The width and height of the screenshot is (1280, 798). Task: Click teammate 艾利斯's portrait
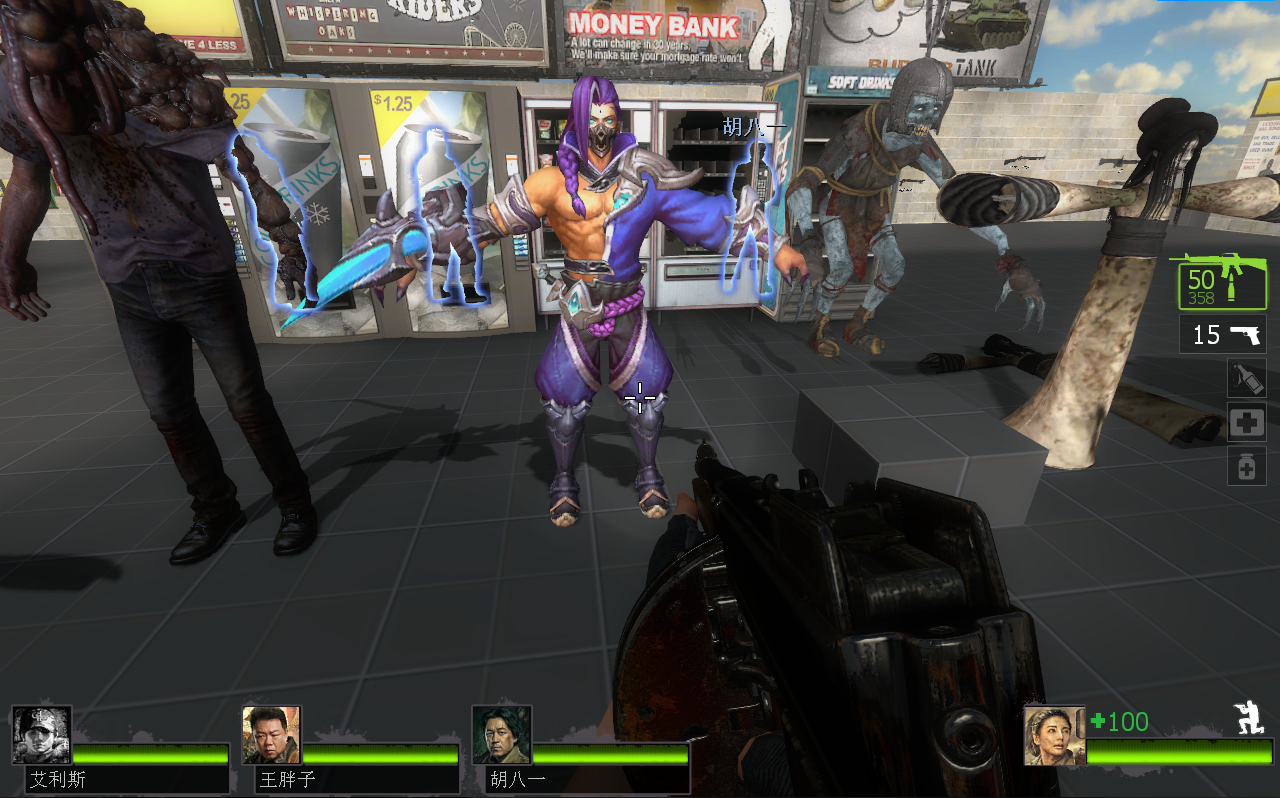[x=42, y=735]
